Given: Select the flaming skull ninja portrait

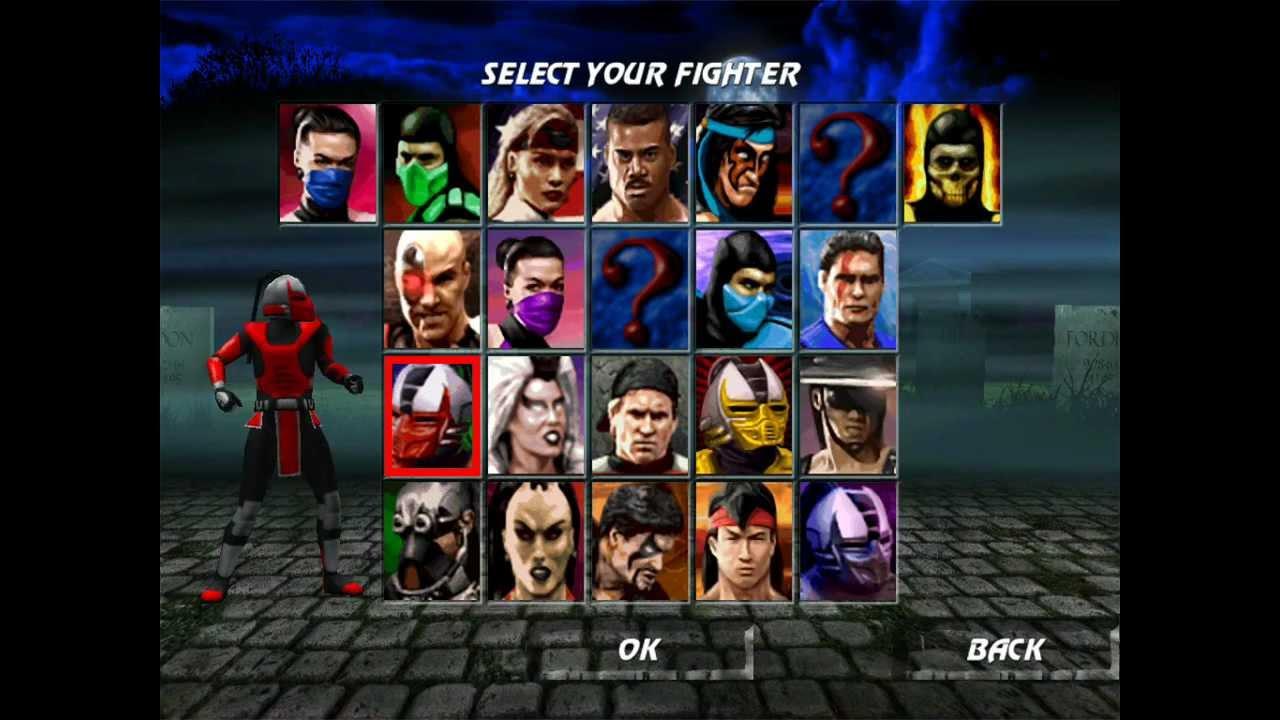Looking at the screenshot, I should [953, 163].
